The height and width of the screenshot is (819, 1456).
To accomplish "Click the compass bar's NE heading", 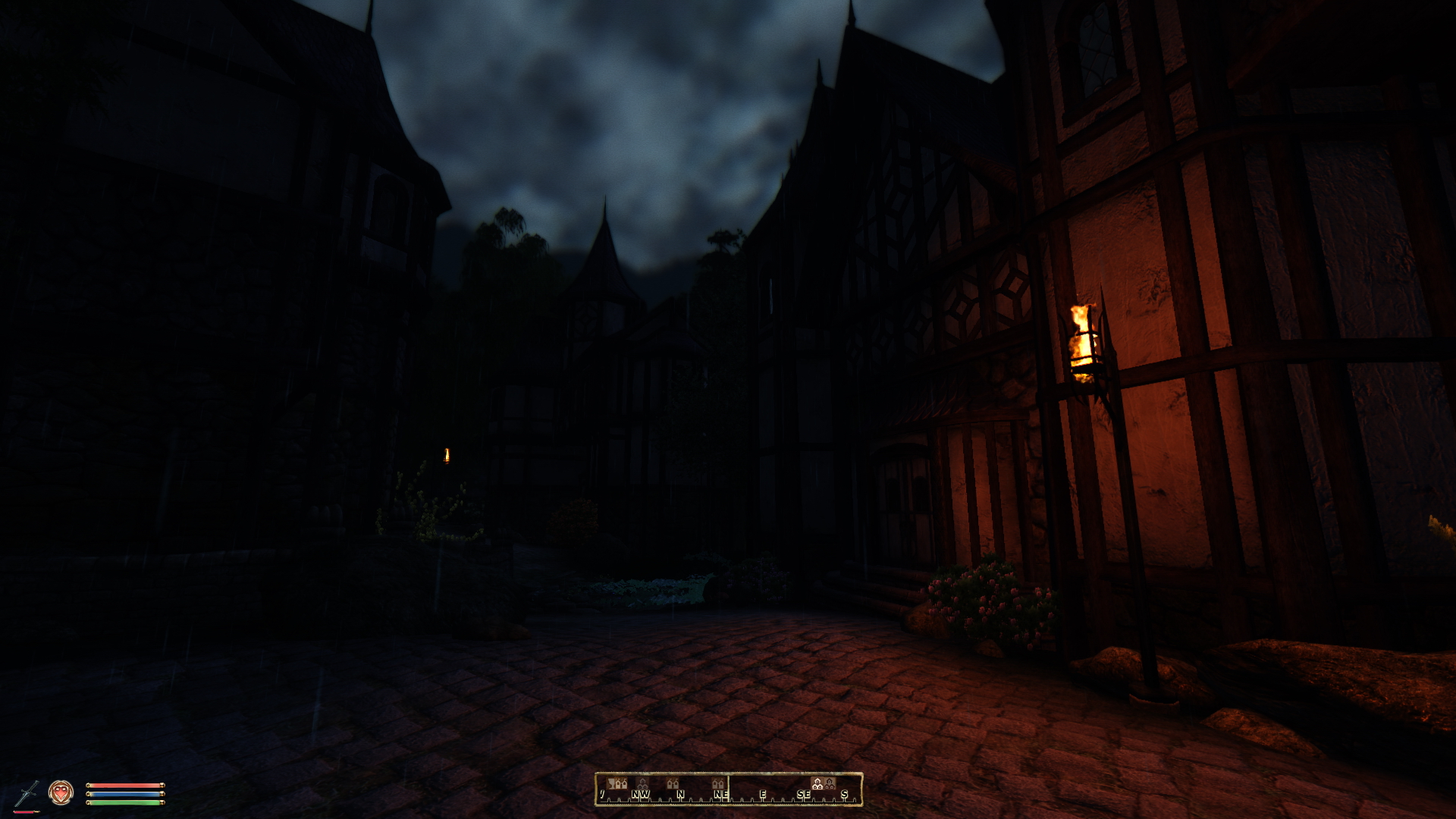I will (720, 795).
